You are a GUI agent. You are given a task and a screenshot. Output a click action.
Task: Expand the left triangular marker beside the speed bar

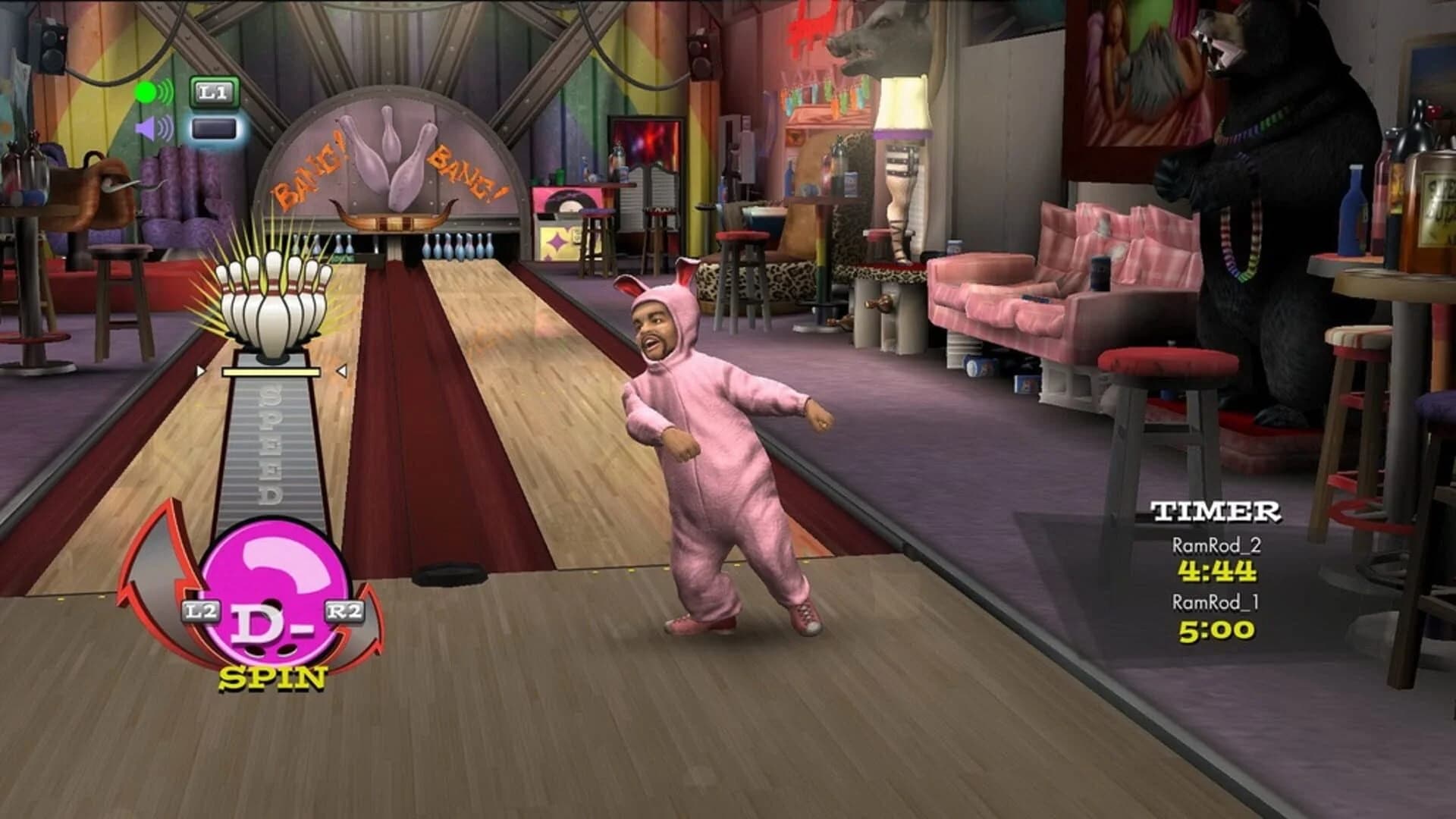200,371
